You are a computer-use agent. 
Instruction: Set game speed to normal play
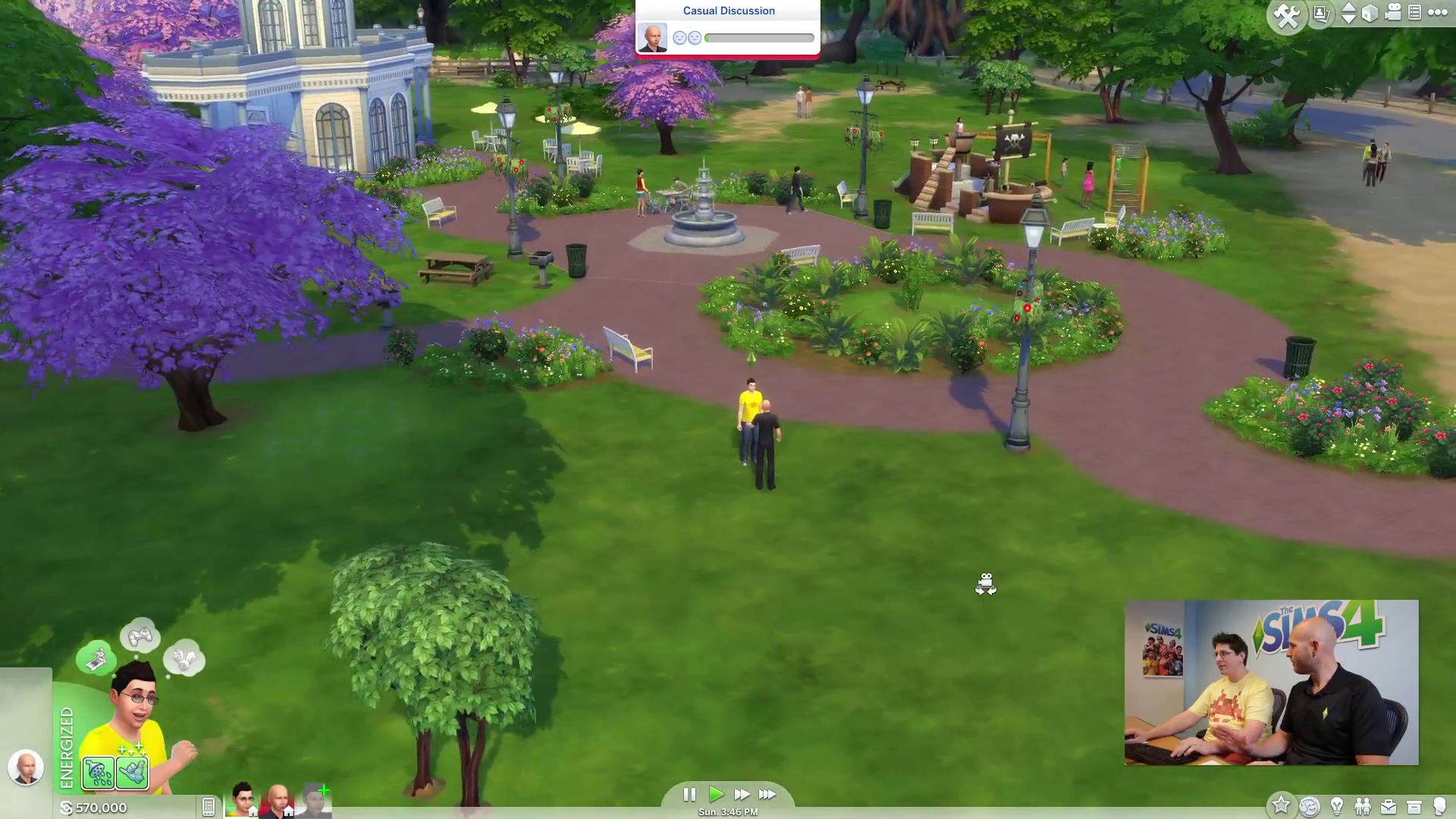(716, 794)
